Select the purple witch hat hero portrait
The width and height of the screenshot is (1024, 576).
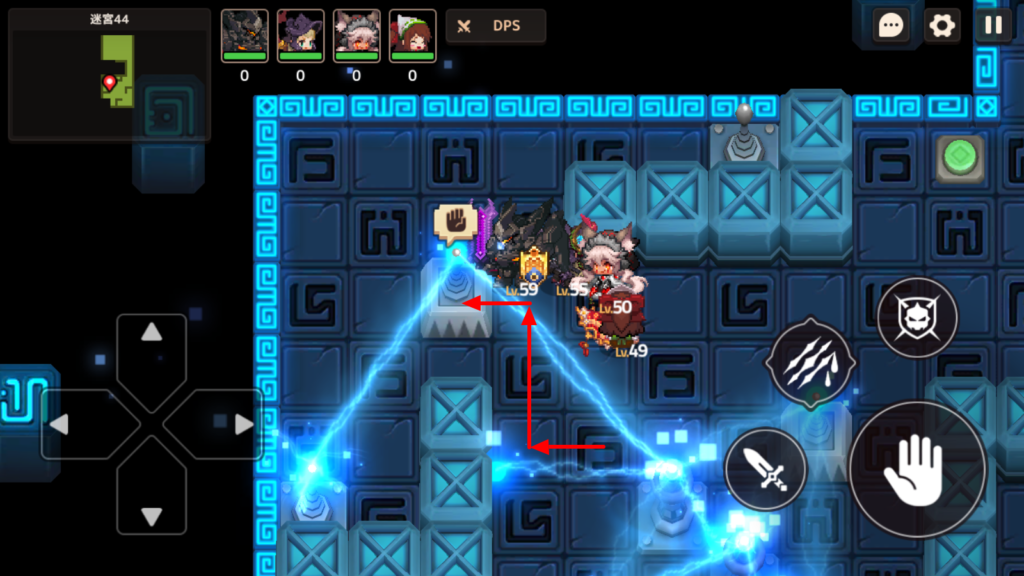300,36
